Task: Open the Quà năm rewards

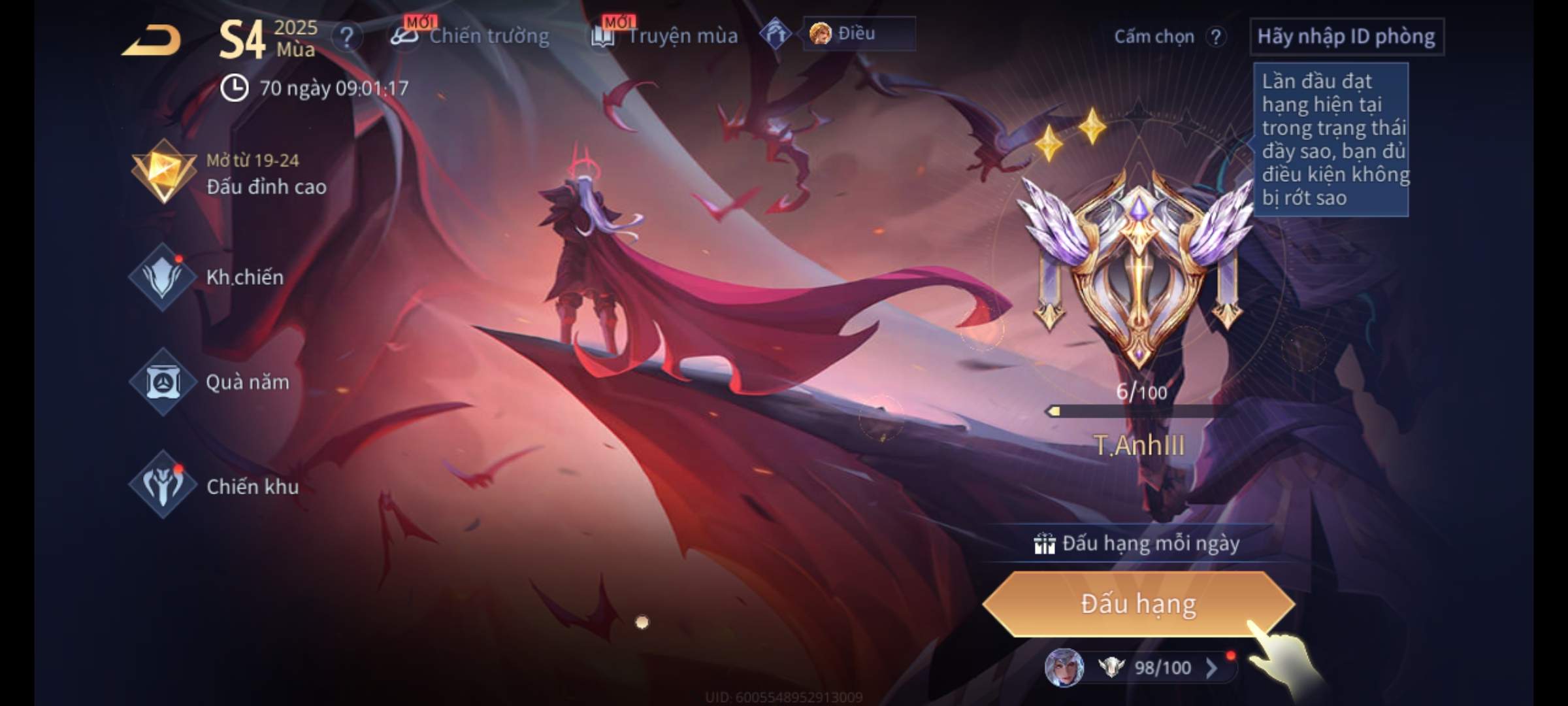Action: (x=210, y=382)
